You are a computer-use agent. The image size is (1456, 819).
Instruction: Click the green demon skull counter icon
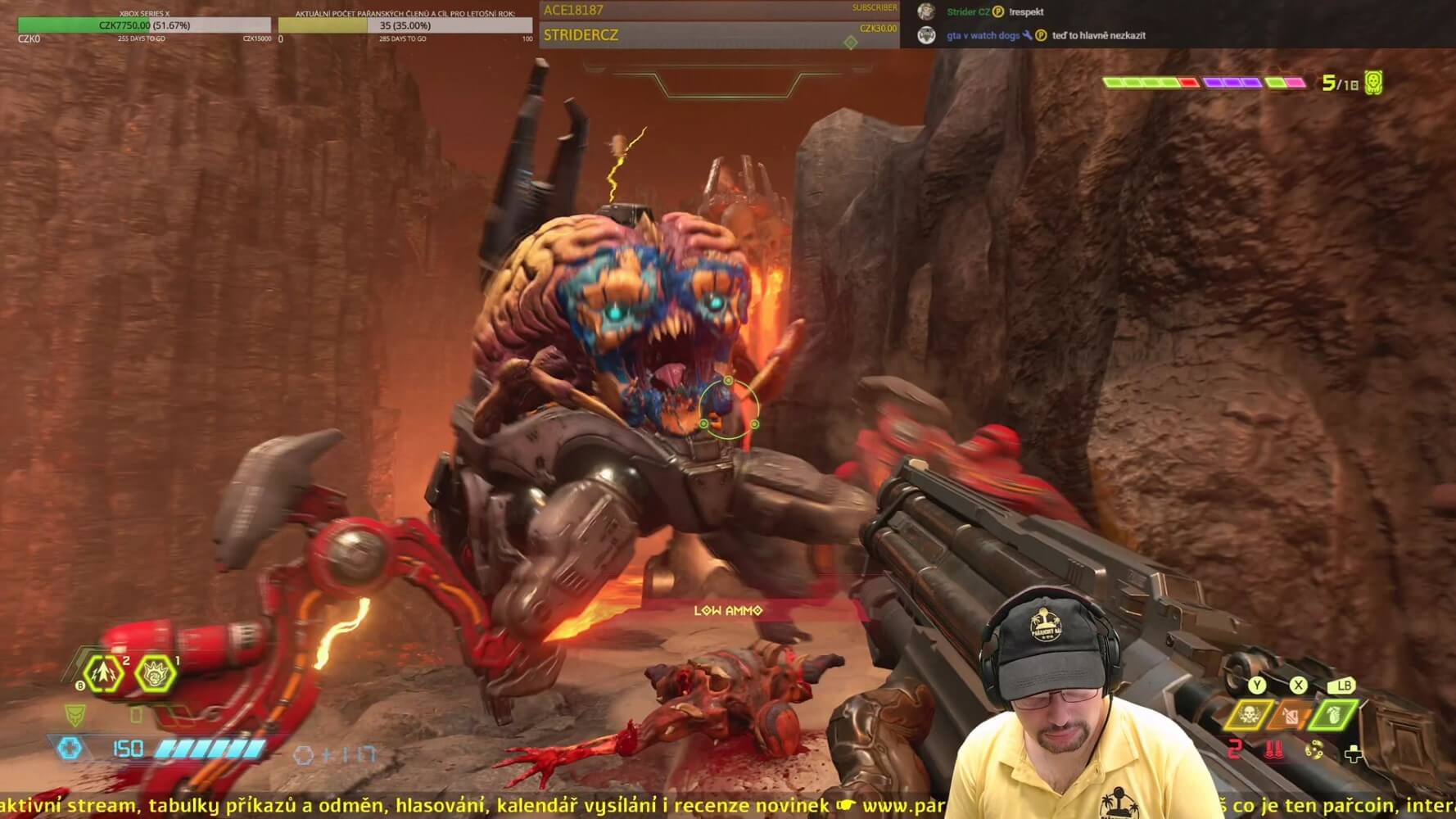pos(1373,83)
